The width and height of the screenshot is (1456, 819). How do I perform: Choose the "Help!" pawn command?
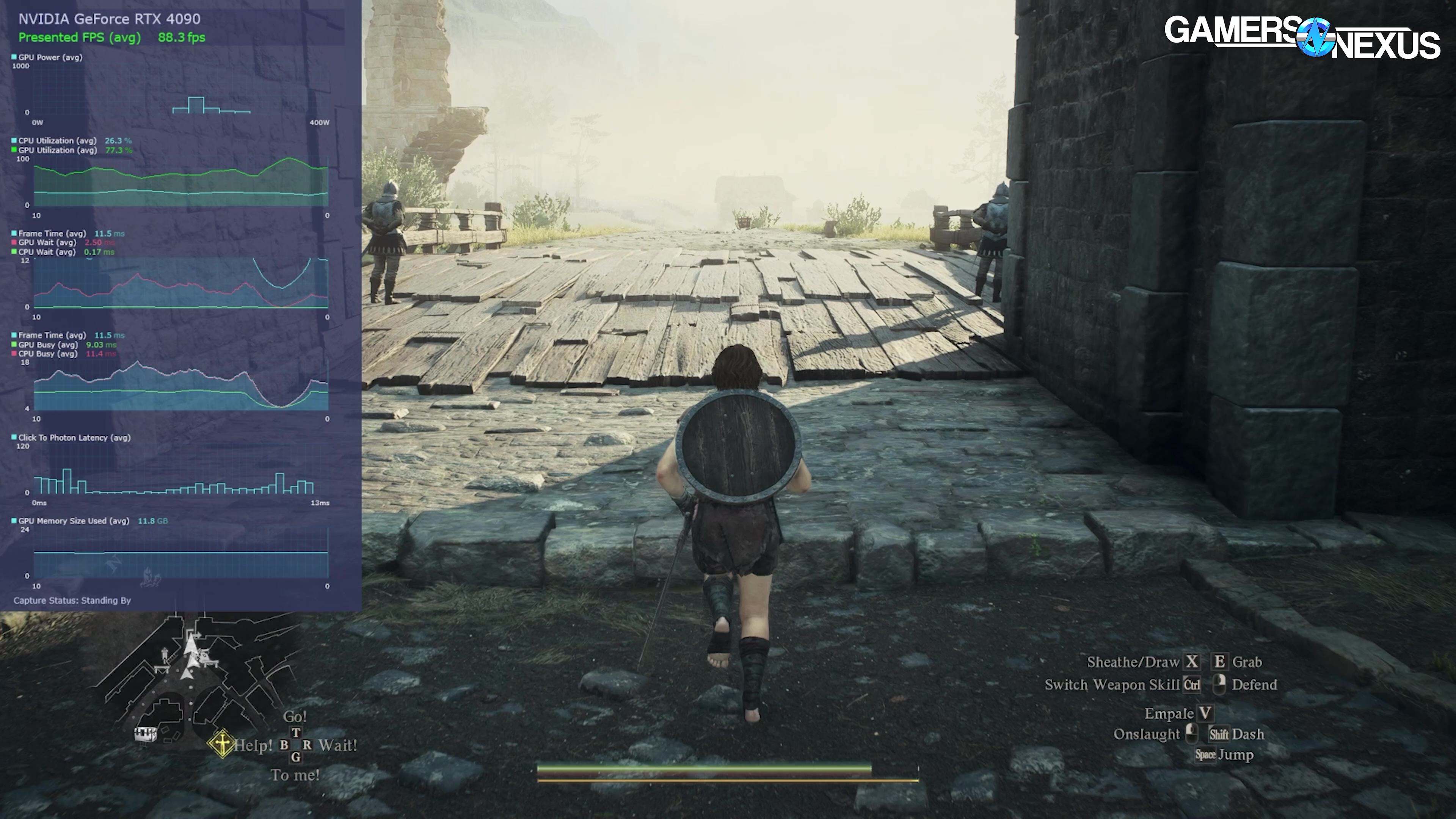[253, 745]
